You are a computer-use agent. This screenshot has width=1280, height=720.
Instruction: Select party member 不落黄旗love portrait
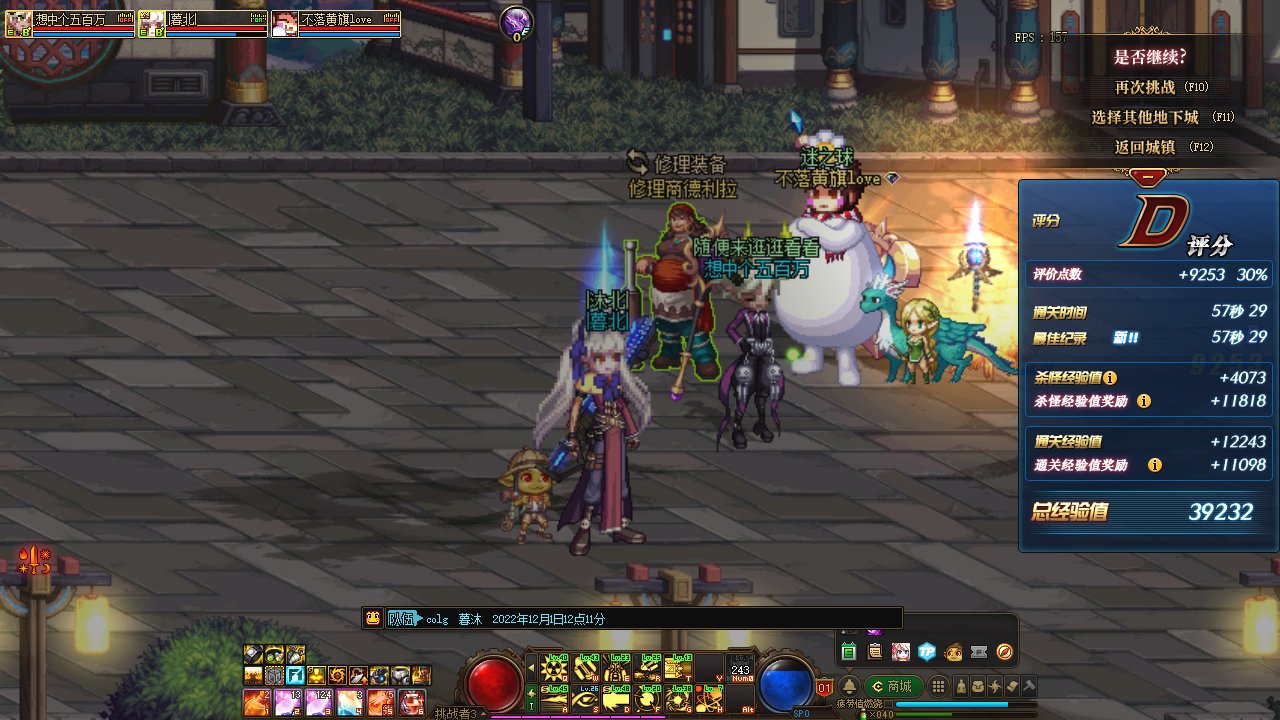point(285,24)
